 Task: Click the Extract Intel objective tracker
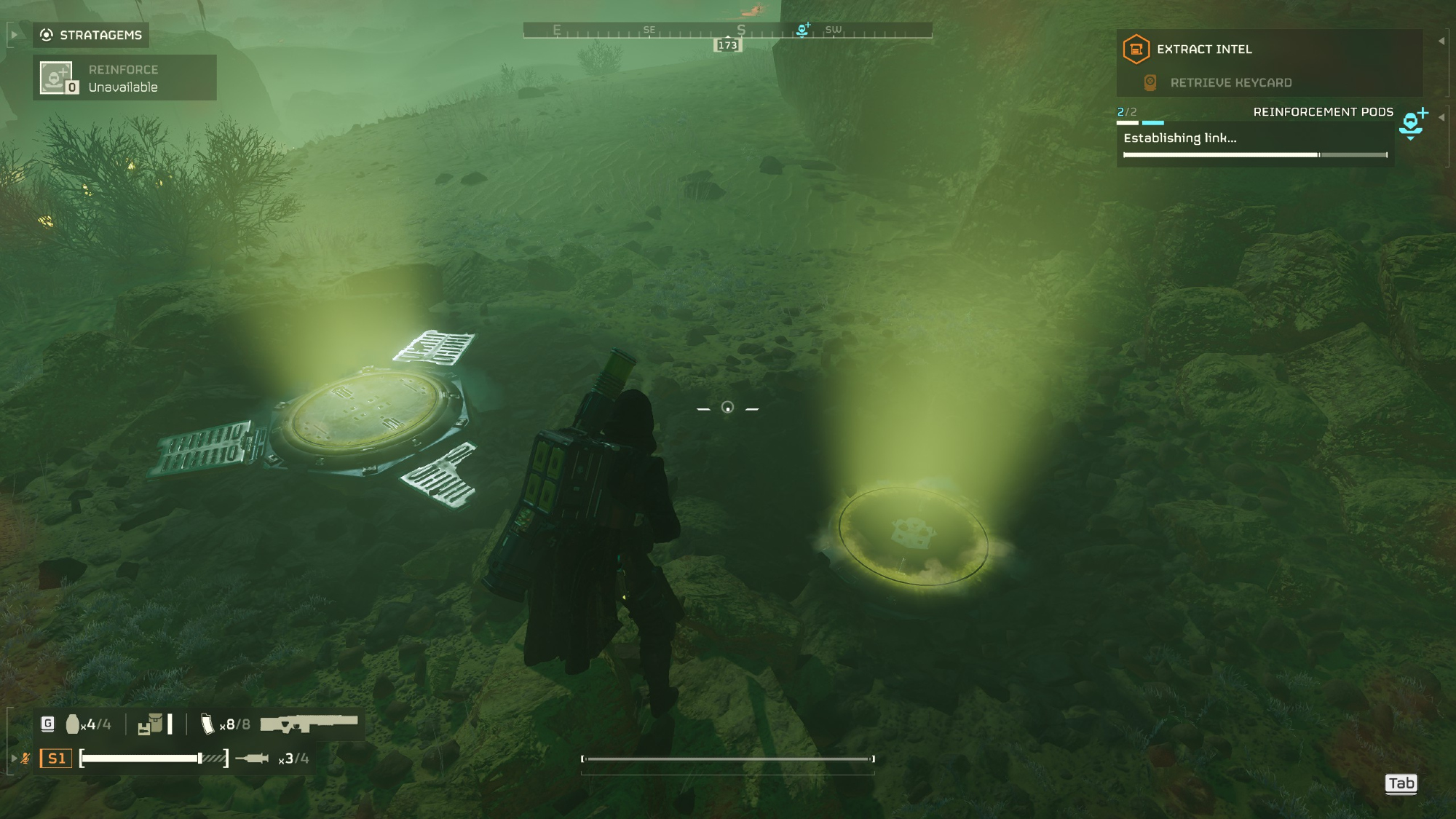(x=1203, y=50)
